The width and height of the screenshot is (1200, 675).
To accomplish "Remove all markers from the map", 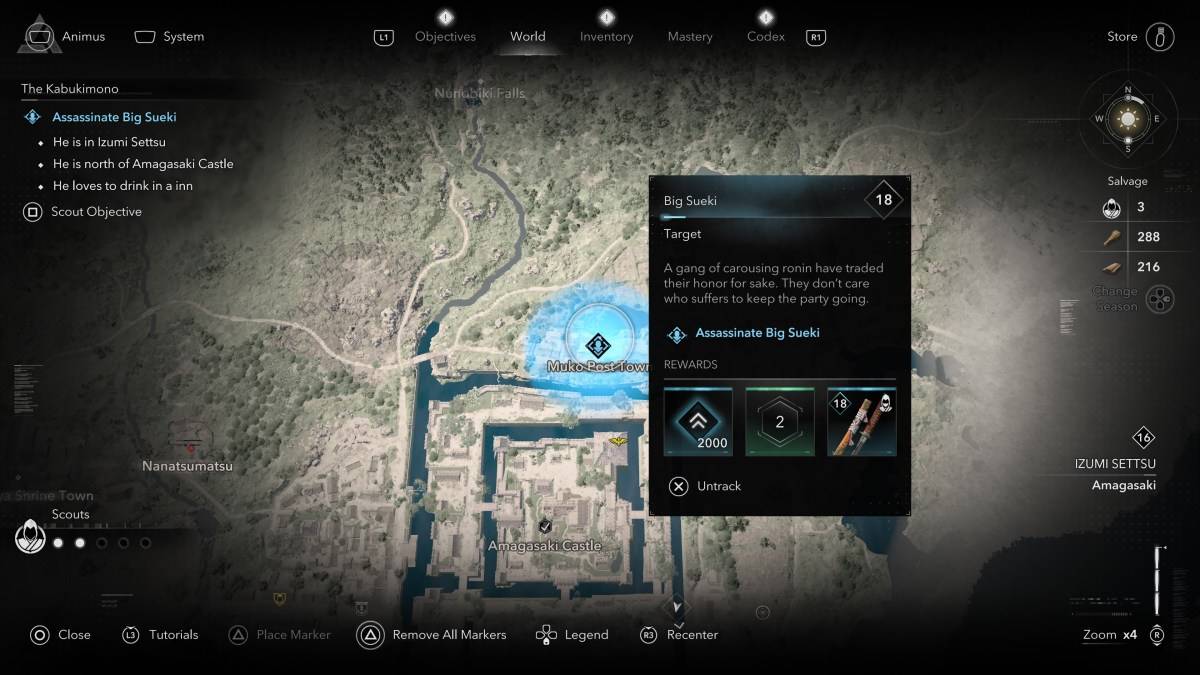I will (432, 635).
